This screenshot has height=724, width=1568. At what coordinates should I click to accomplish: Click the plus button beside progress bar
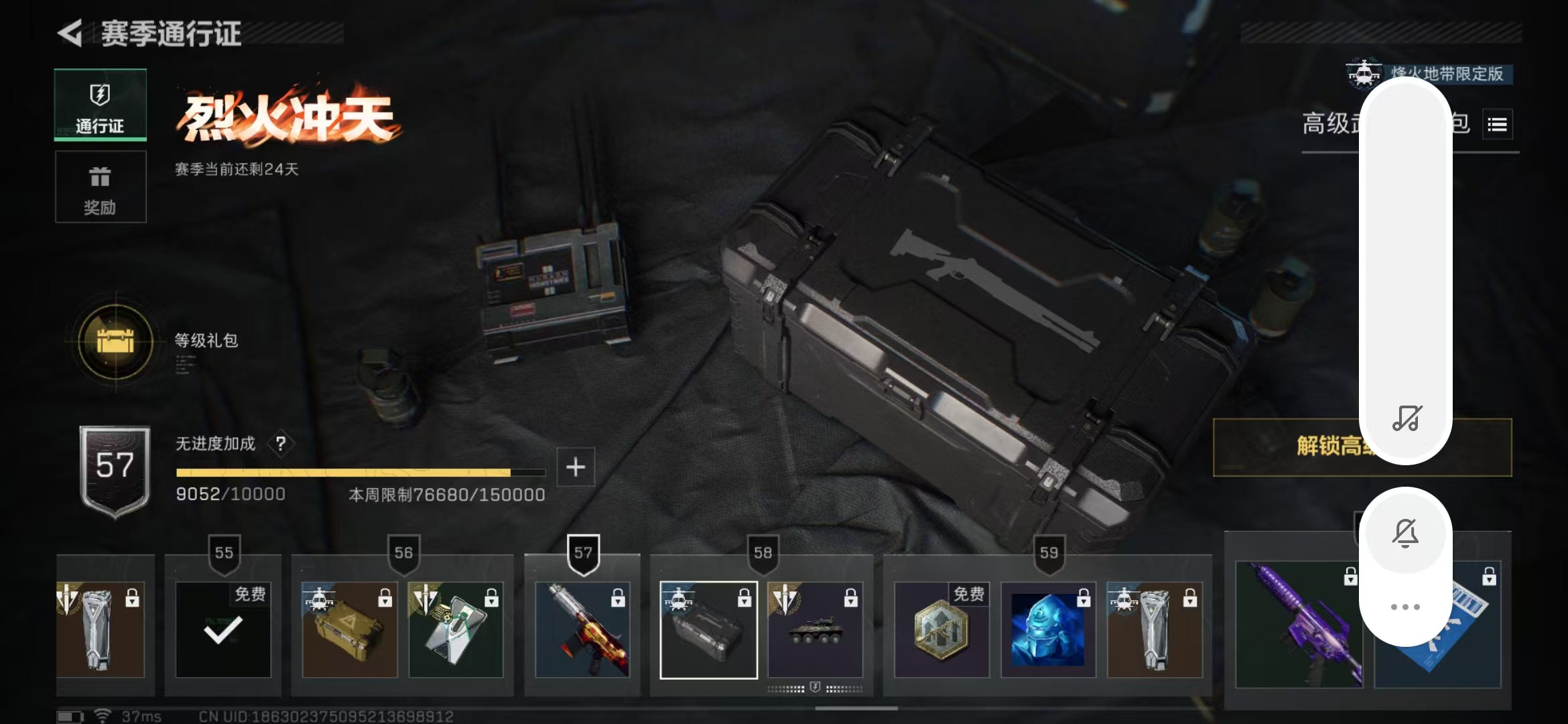576,467
